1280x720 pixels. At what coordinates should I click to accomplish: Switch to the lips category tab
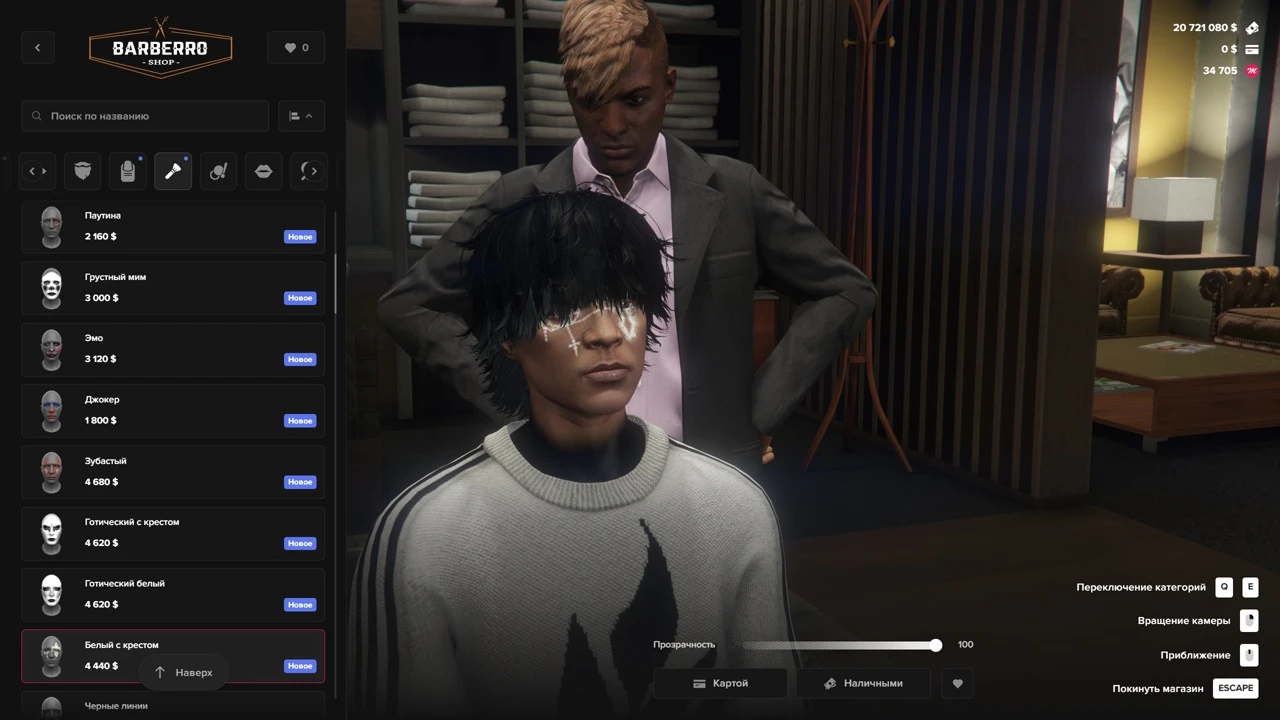[x=263, y=172]
